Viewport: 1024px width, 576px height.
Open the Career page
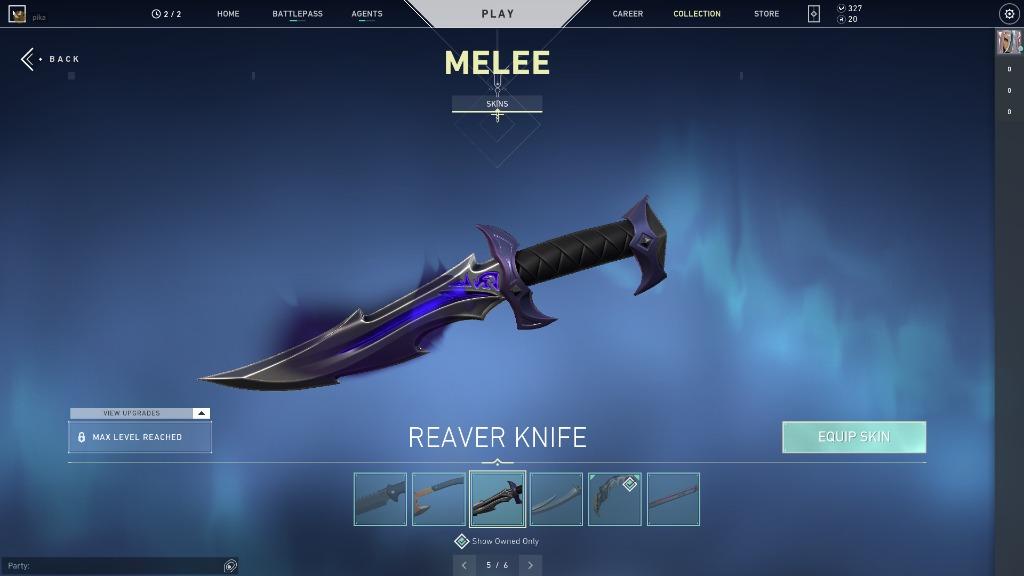[x=628, y=14]
